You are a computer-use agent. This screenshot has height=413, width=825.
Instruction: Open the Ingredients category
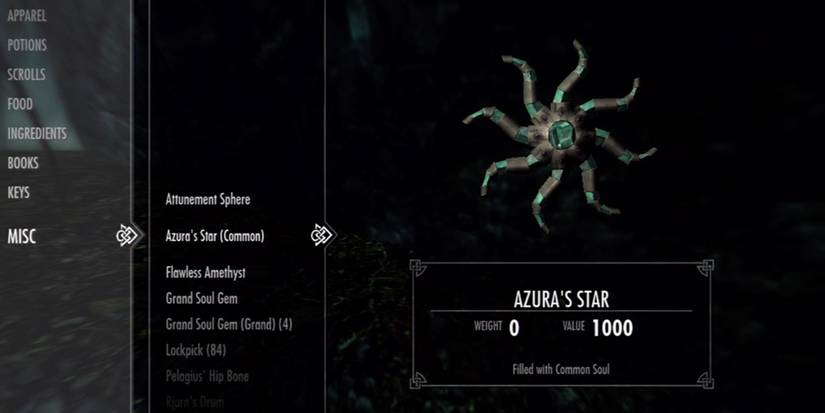tap(37, 134)
